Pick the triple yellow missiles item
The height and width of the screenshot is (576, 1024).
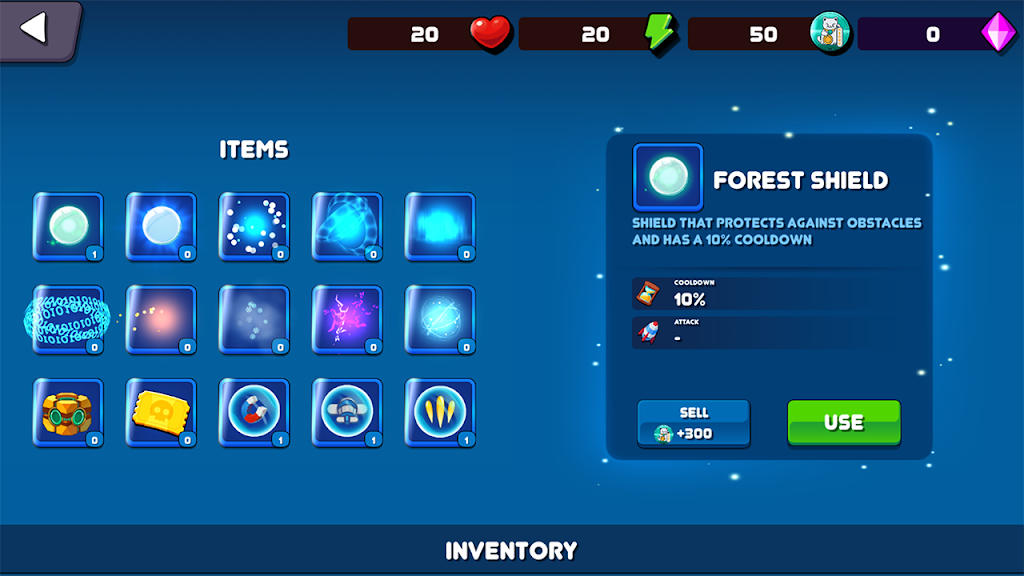pos(440,412)
